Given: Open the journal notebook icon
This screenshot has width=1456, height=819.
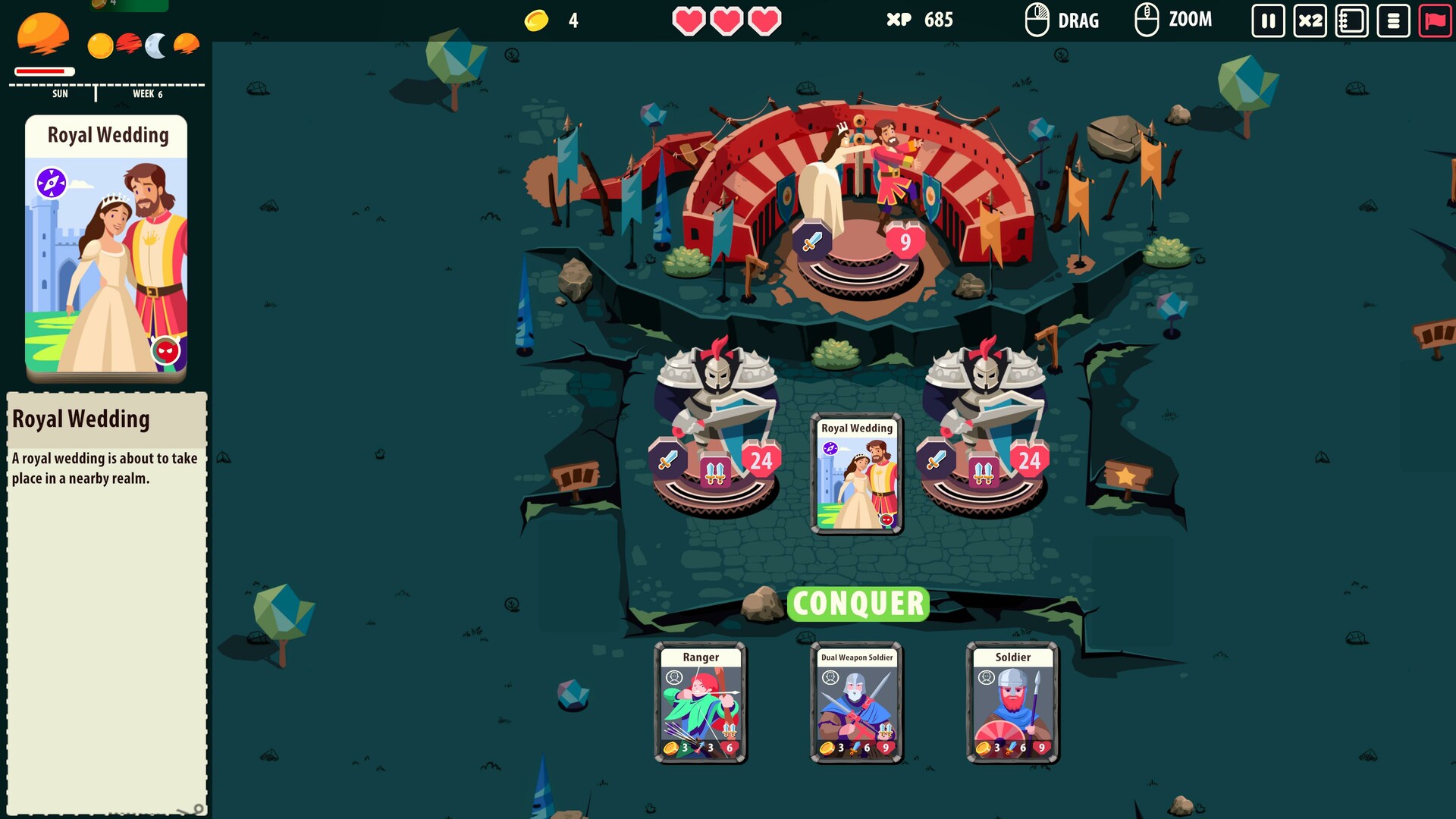Looking at the screenshot, I should [x=1351, y=20].
